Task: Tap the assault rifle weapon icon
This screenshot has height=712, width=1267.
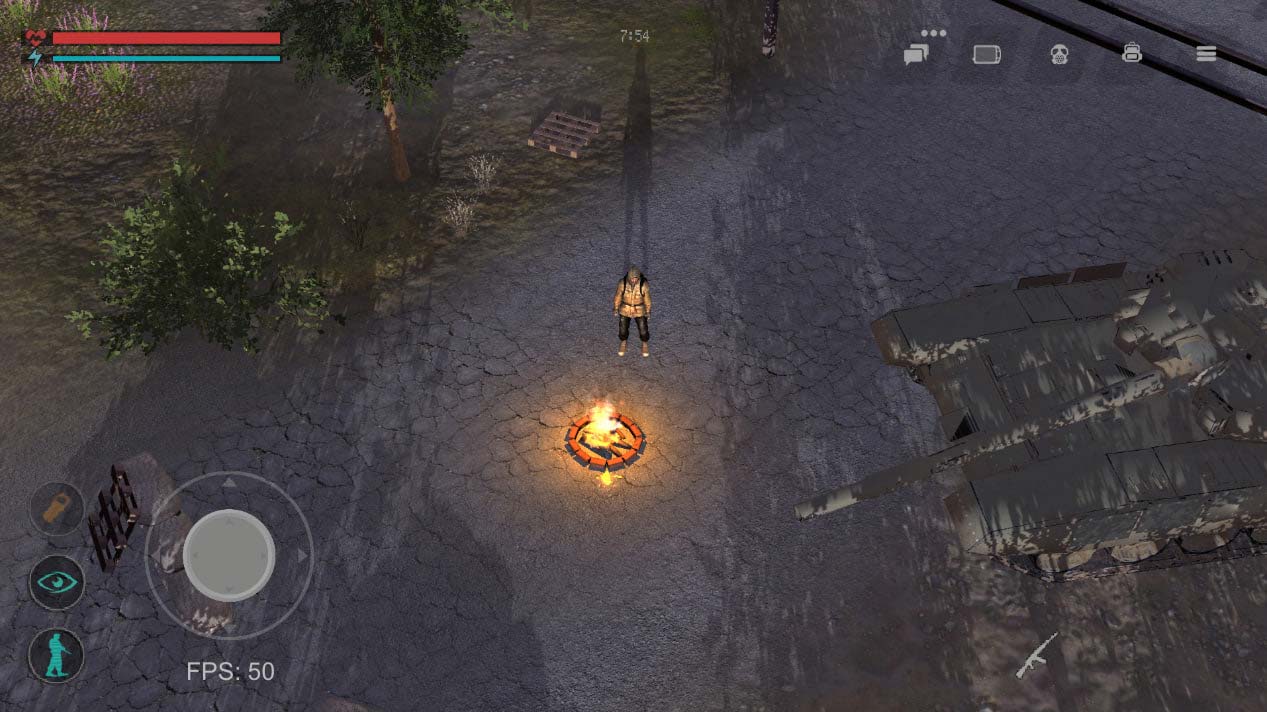Action: (1036, 655)
